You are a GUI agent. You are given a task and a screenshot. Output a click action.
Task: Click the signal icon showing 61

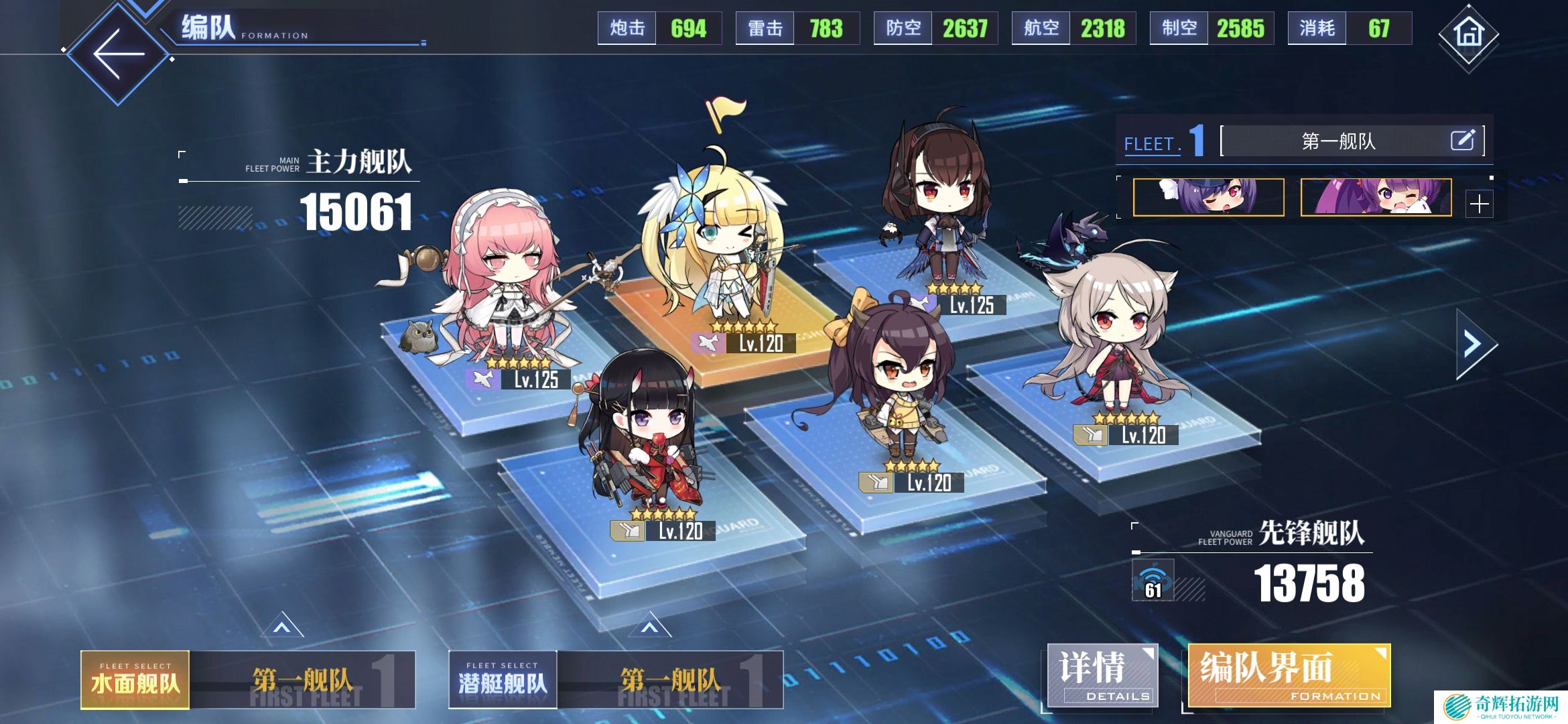1153,581
